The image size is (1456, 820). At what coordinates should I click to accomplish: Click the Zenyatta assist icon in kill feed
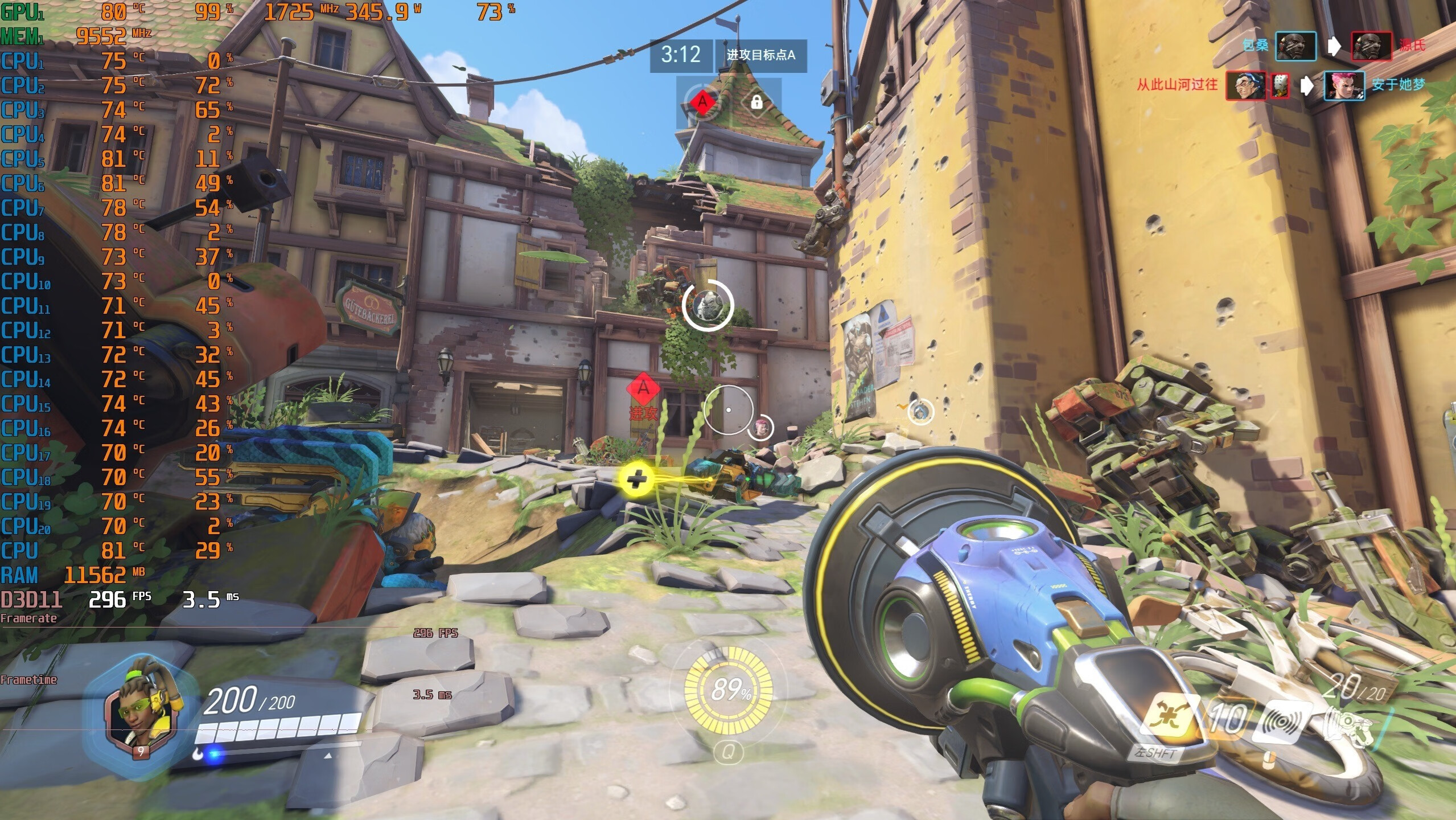[x=1280, y=86]
